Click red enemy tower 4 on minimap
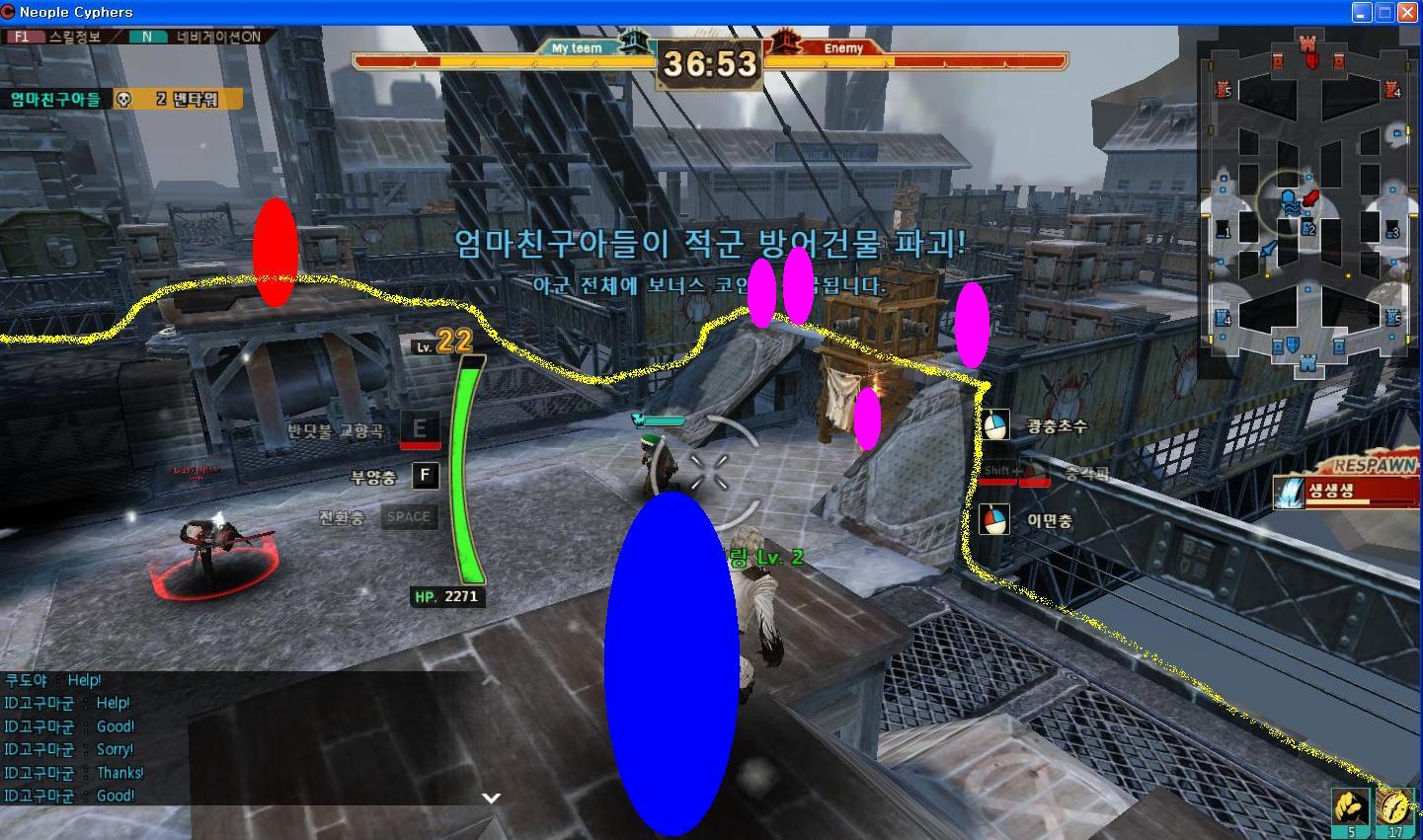Viewport: 1423px width, 840px height. [x=1392, y=91]
